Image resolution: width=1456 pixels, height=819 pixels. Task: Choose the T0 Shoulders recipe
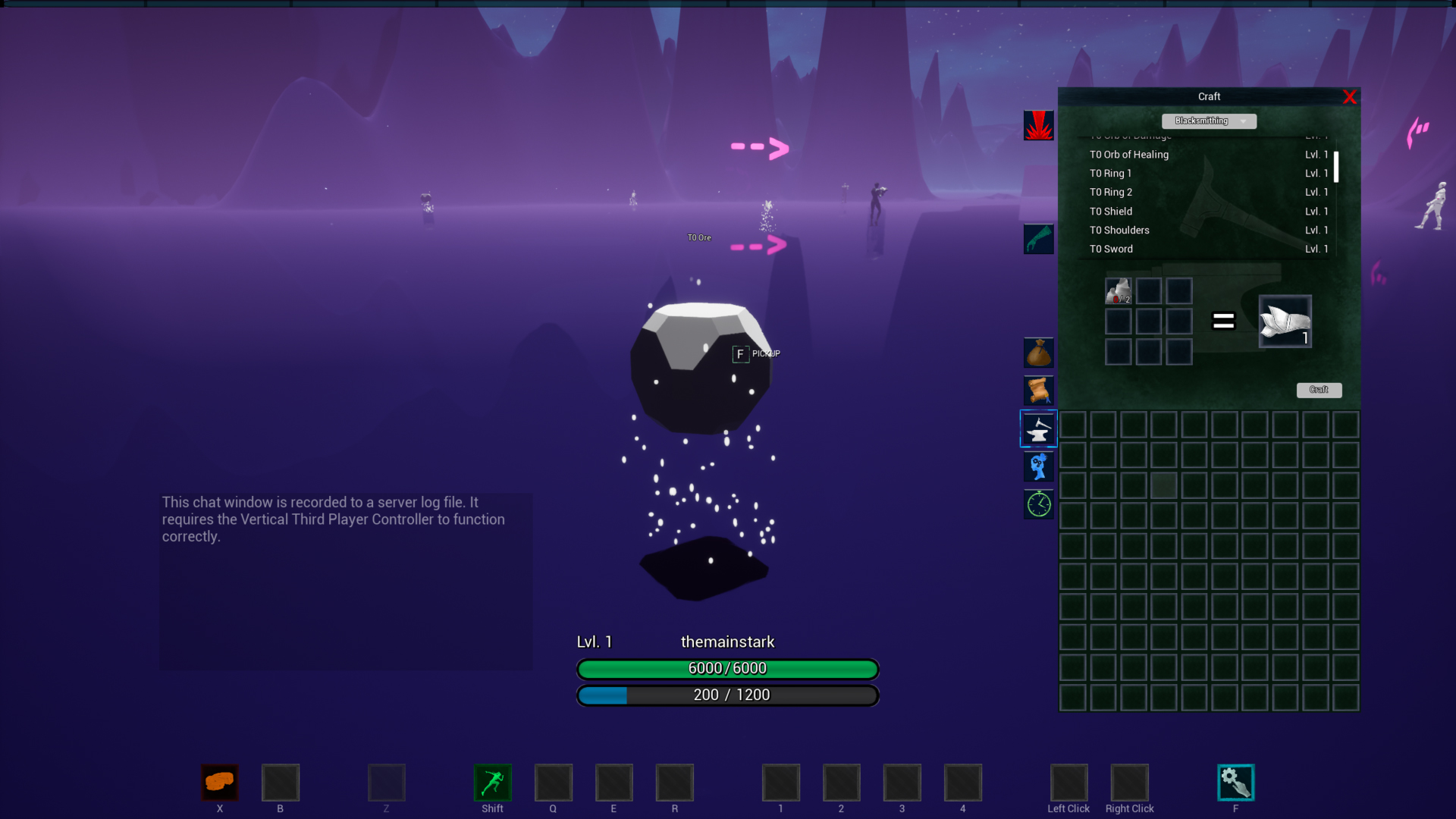coord(1119,231)
